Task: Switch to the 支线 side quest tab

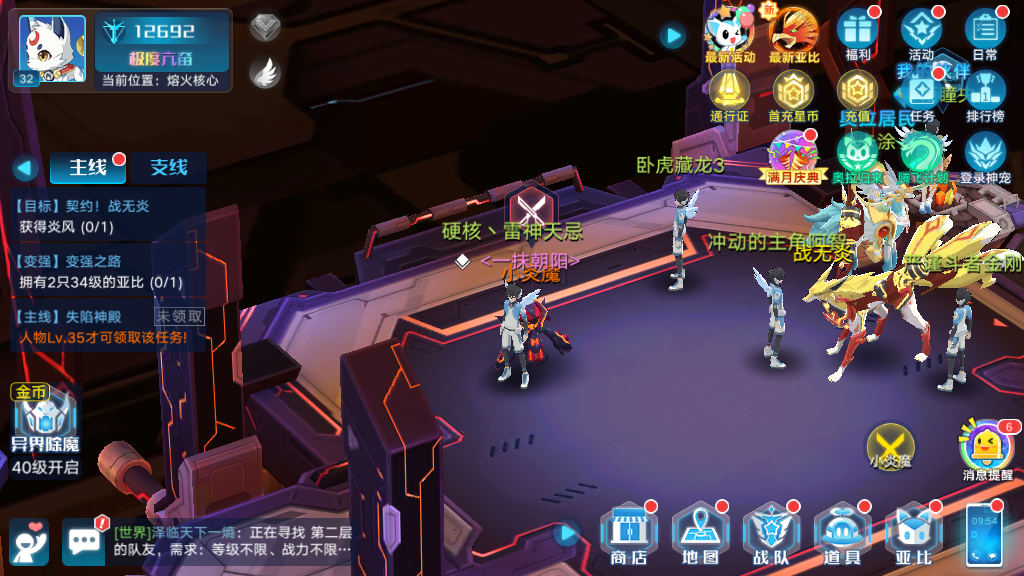Action: pos(168,168)
